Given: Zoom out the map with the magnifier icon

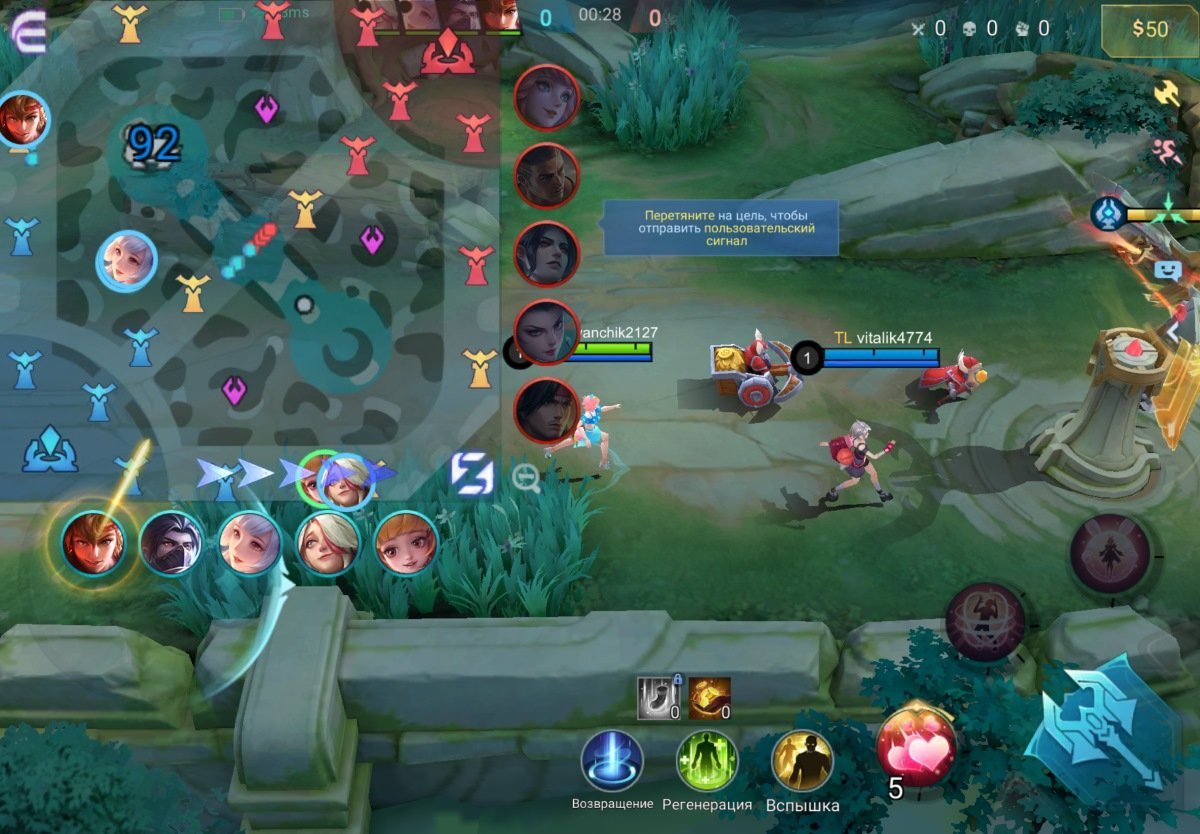Looking at the screenshot, I should point(527,479).
